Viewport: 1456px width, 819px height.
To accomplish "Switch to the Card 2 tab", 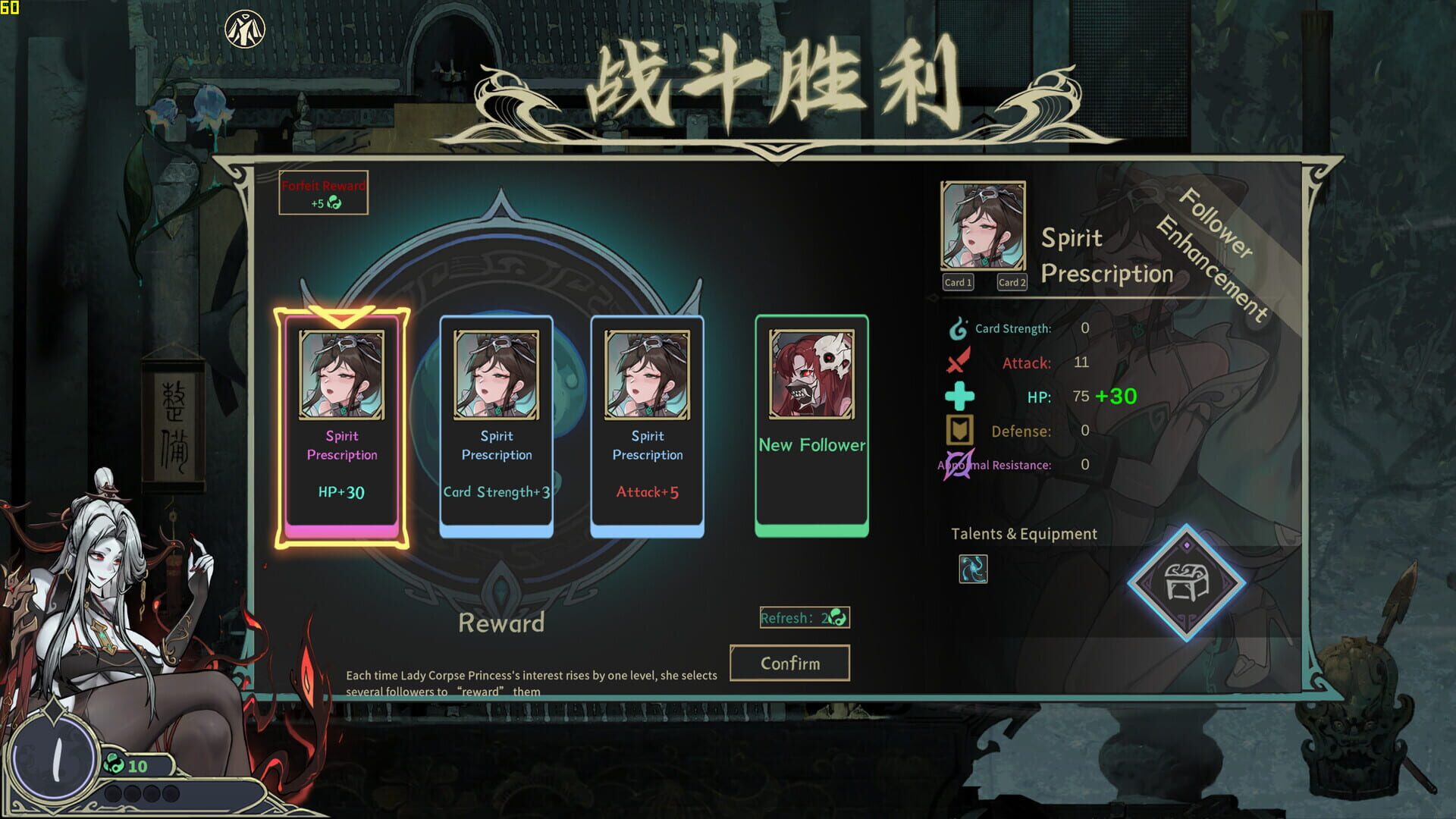I will click(1011, 282).
